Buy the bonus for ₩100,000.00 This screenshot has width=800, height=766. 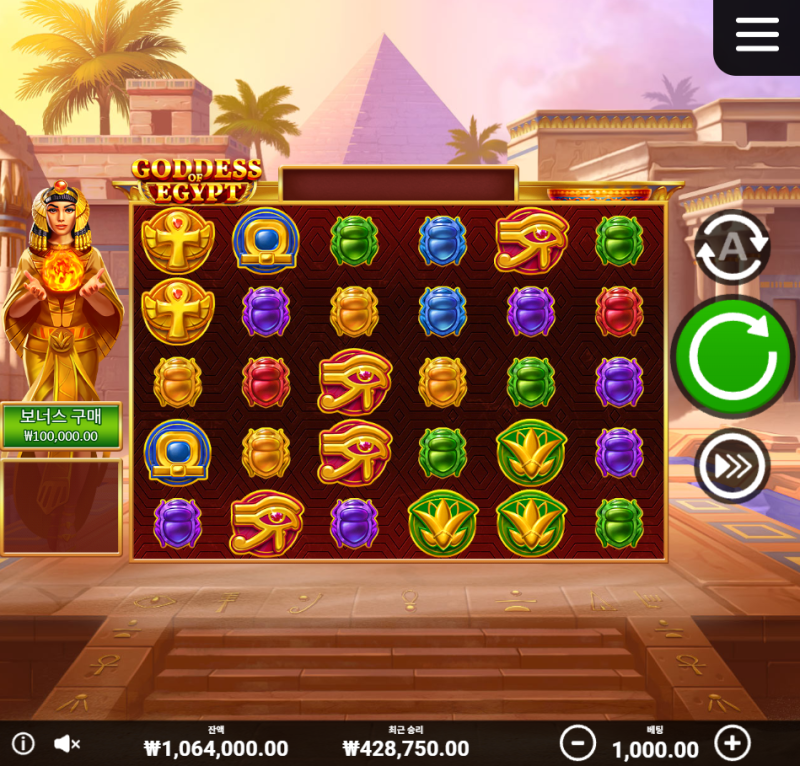pos(61,426)
